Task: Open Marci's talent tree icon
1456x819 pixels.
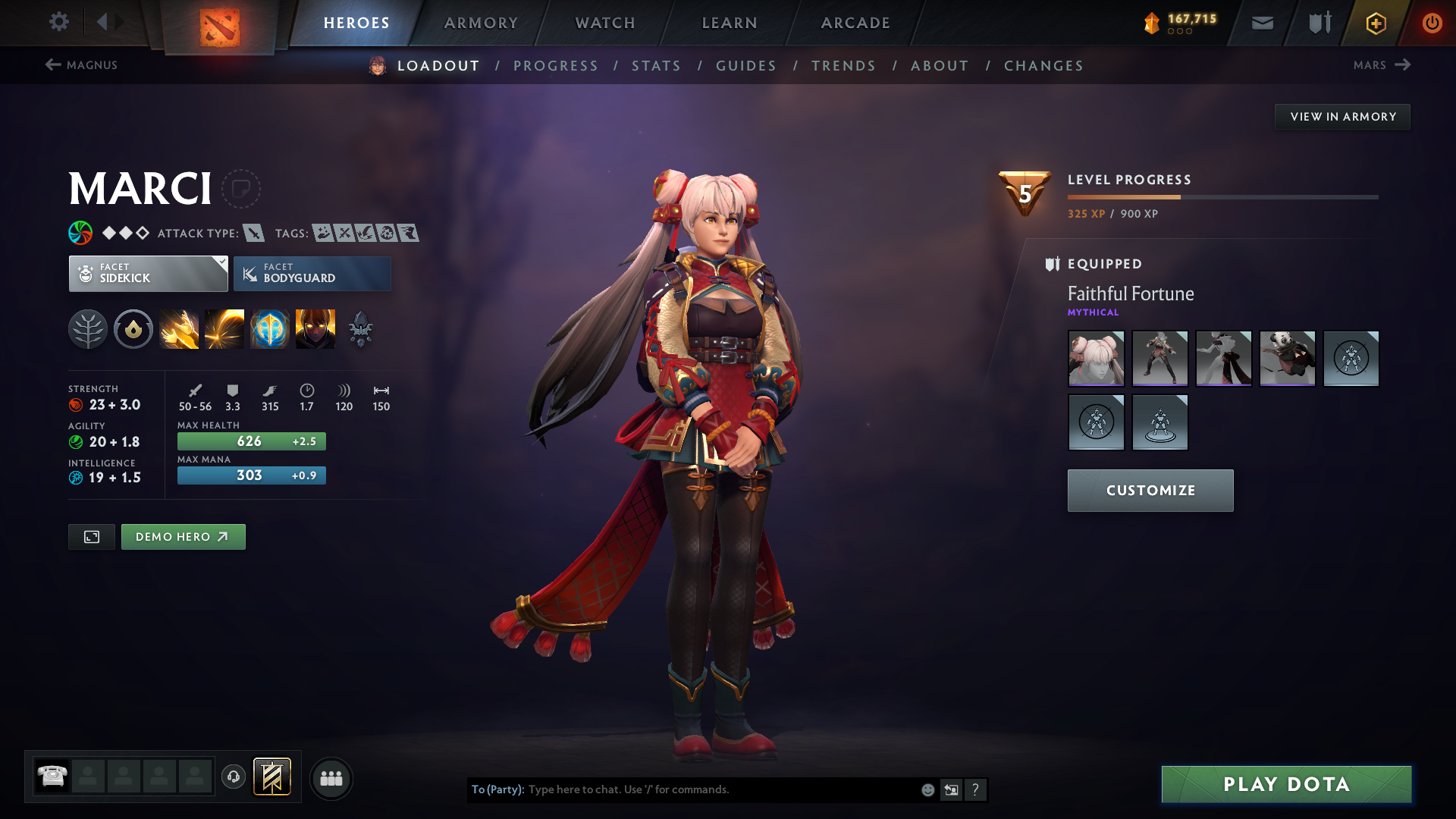Action: click(89, 328)
